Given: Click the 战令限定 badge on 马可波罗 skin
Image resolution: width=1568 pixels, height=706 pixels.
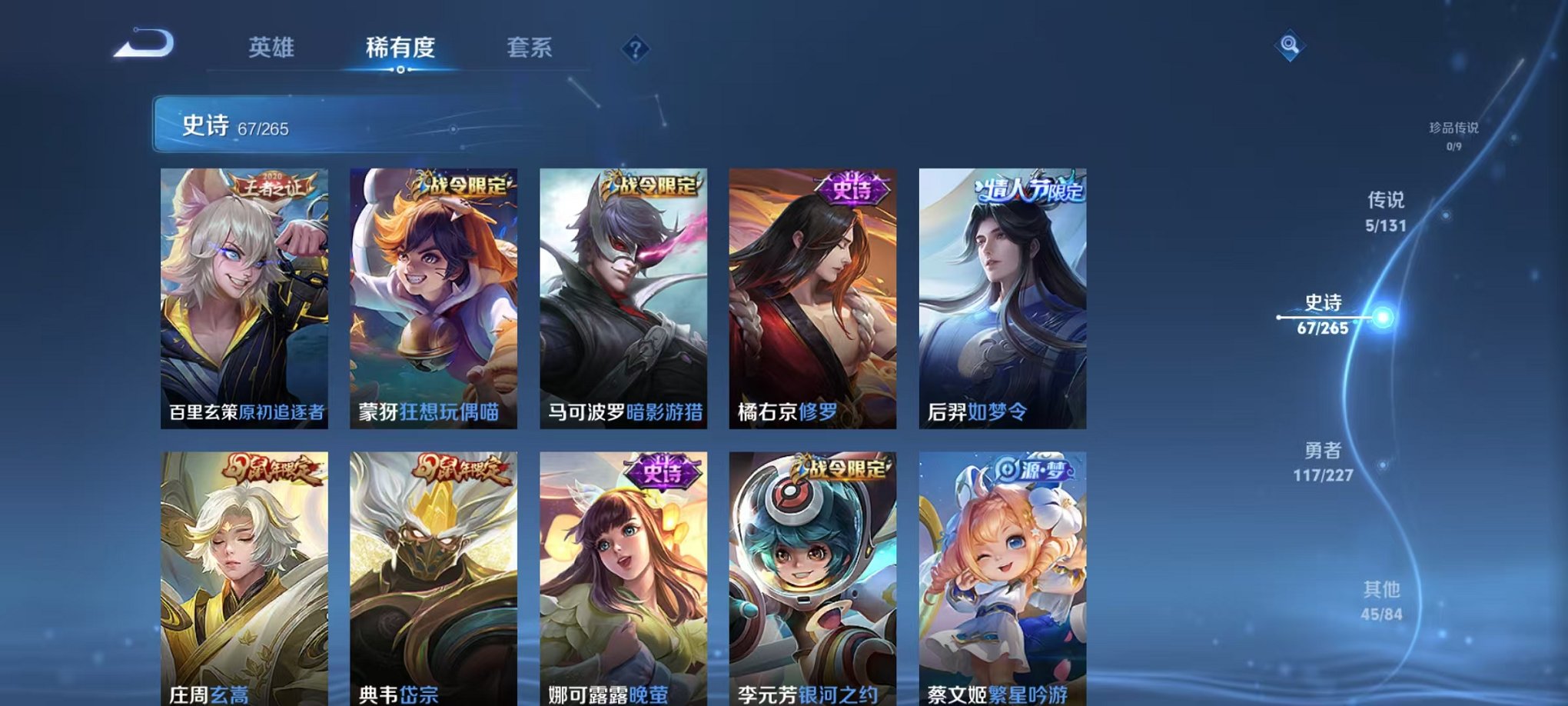Looking at the screenshot, I should (x=648, y=185).
